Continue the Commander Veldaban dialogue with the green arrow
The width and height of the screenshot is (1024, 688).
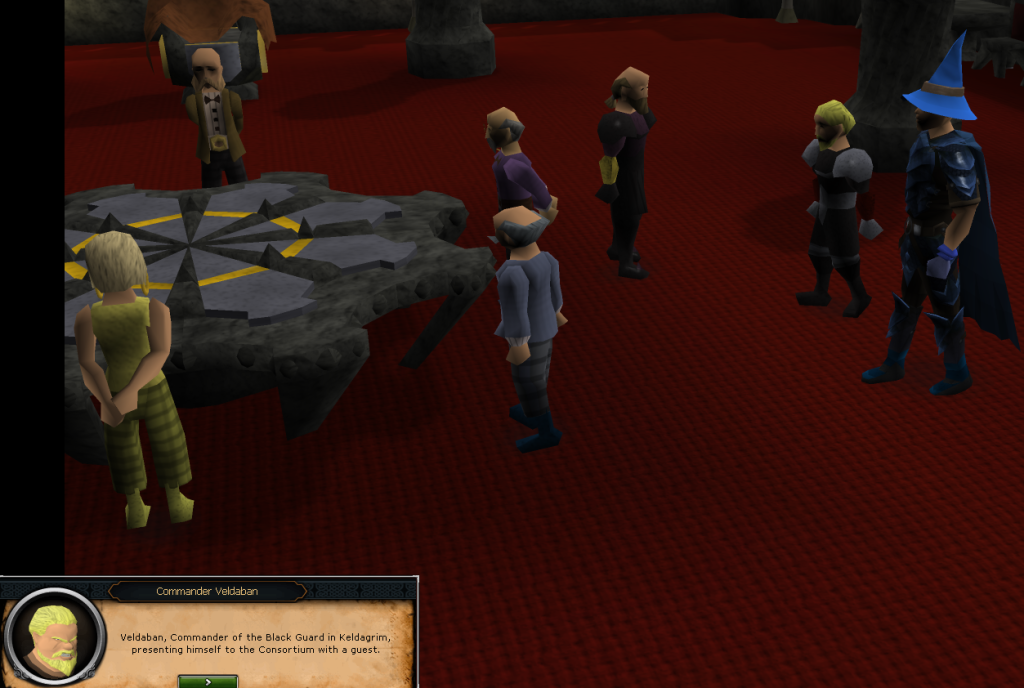click(x=208, y=681)
